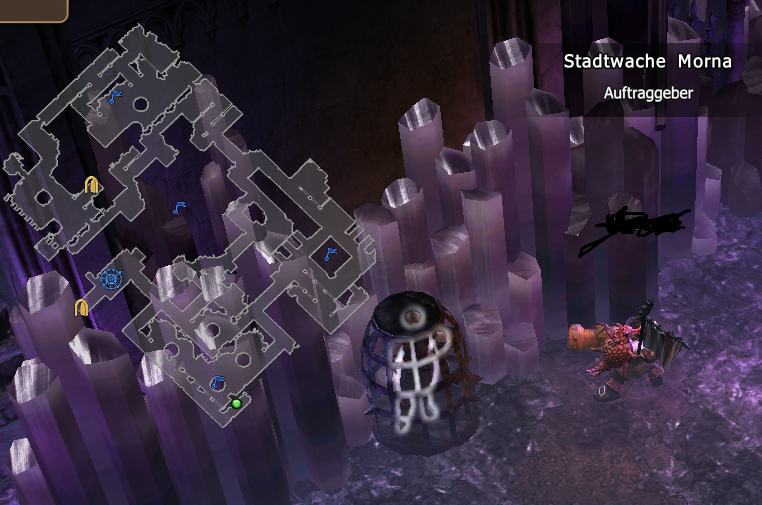Image resolution: width=762 pixels, height=505 pixels.
Task: Click the yellow archway marker nearest the blue wheel
Action: coord(82,307)
